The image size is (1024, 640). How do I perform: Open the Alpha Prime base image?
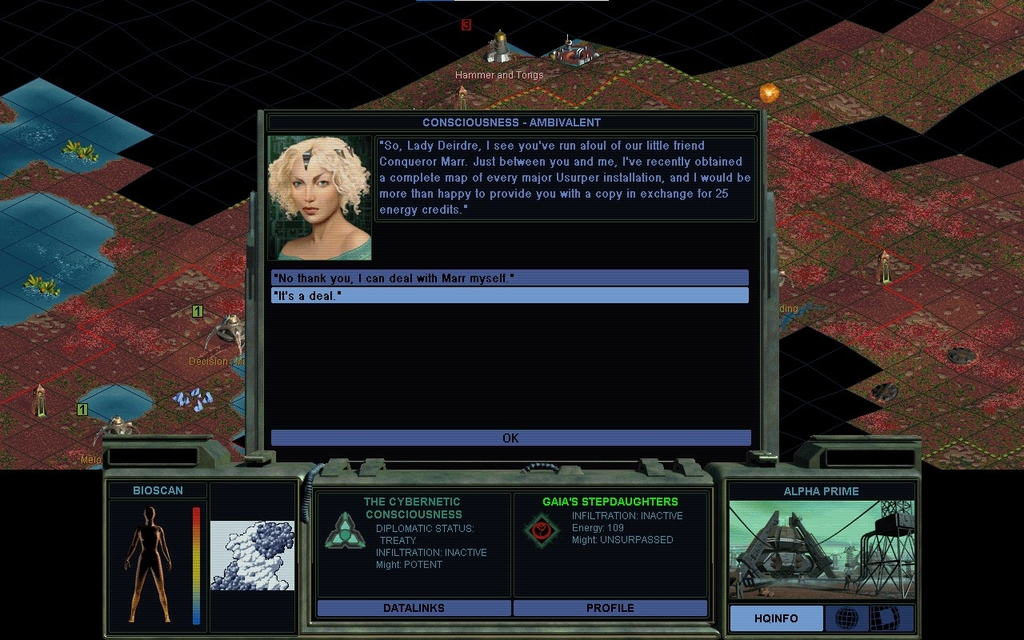(x=821, y=550)
